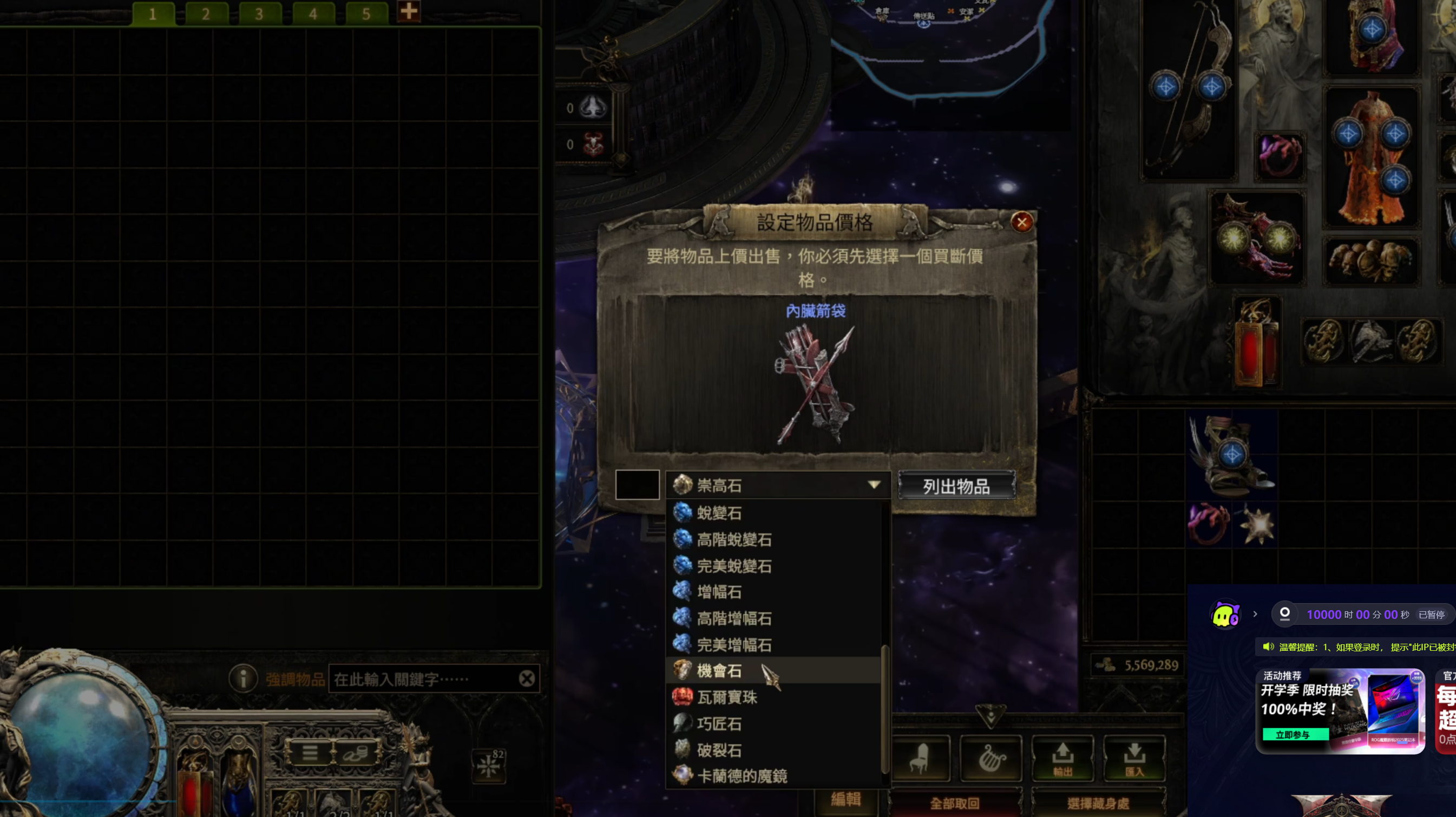Click the 列出物品 list item button

click(956, 486)
